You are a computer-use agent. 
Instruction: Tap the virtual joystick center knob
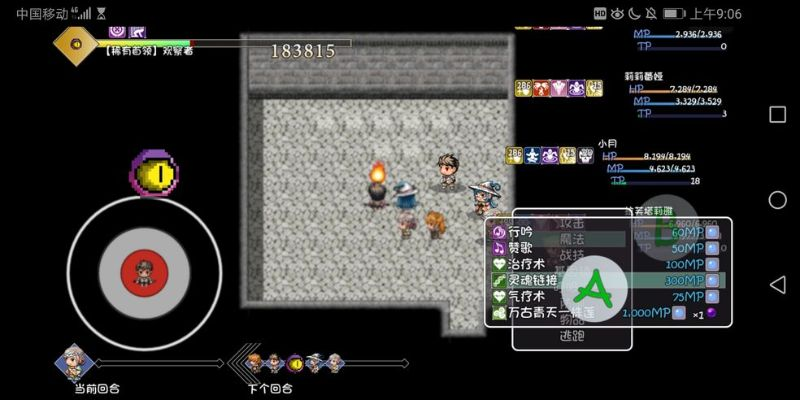click(143, 272)
